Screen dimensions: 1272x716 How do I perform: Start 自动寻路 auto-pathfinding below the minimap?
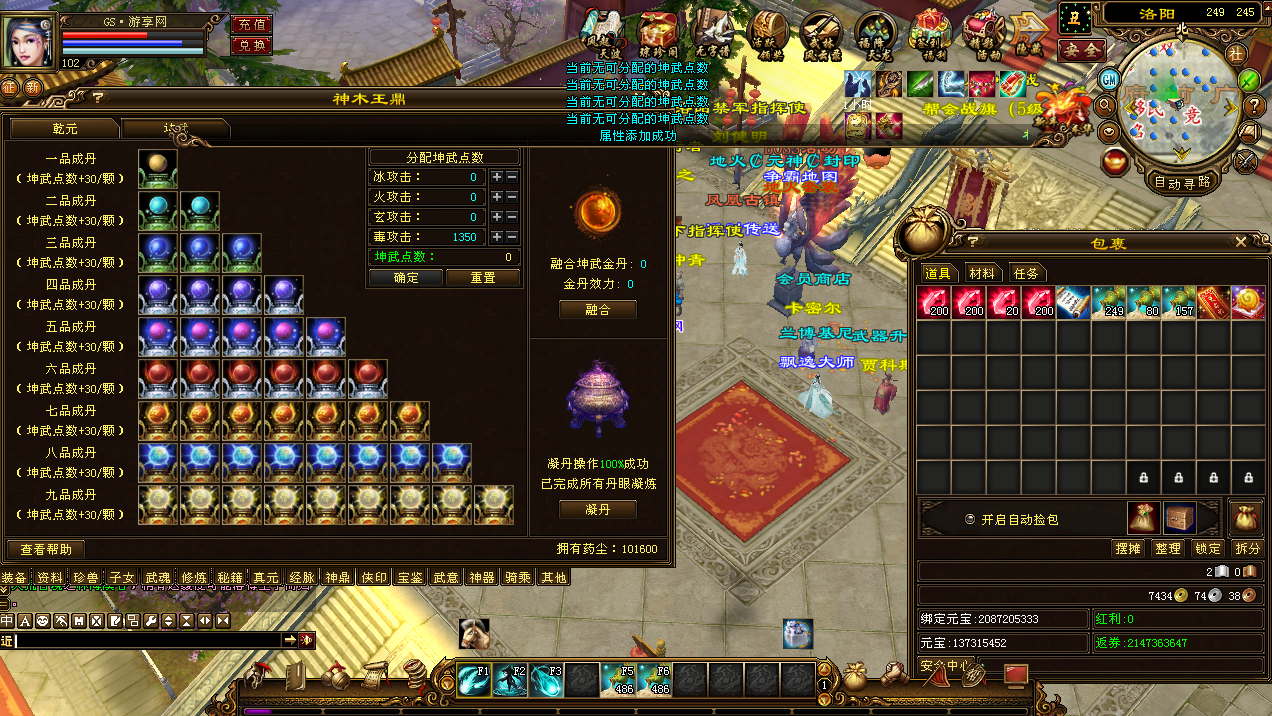(x=1182, y=182)
